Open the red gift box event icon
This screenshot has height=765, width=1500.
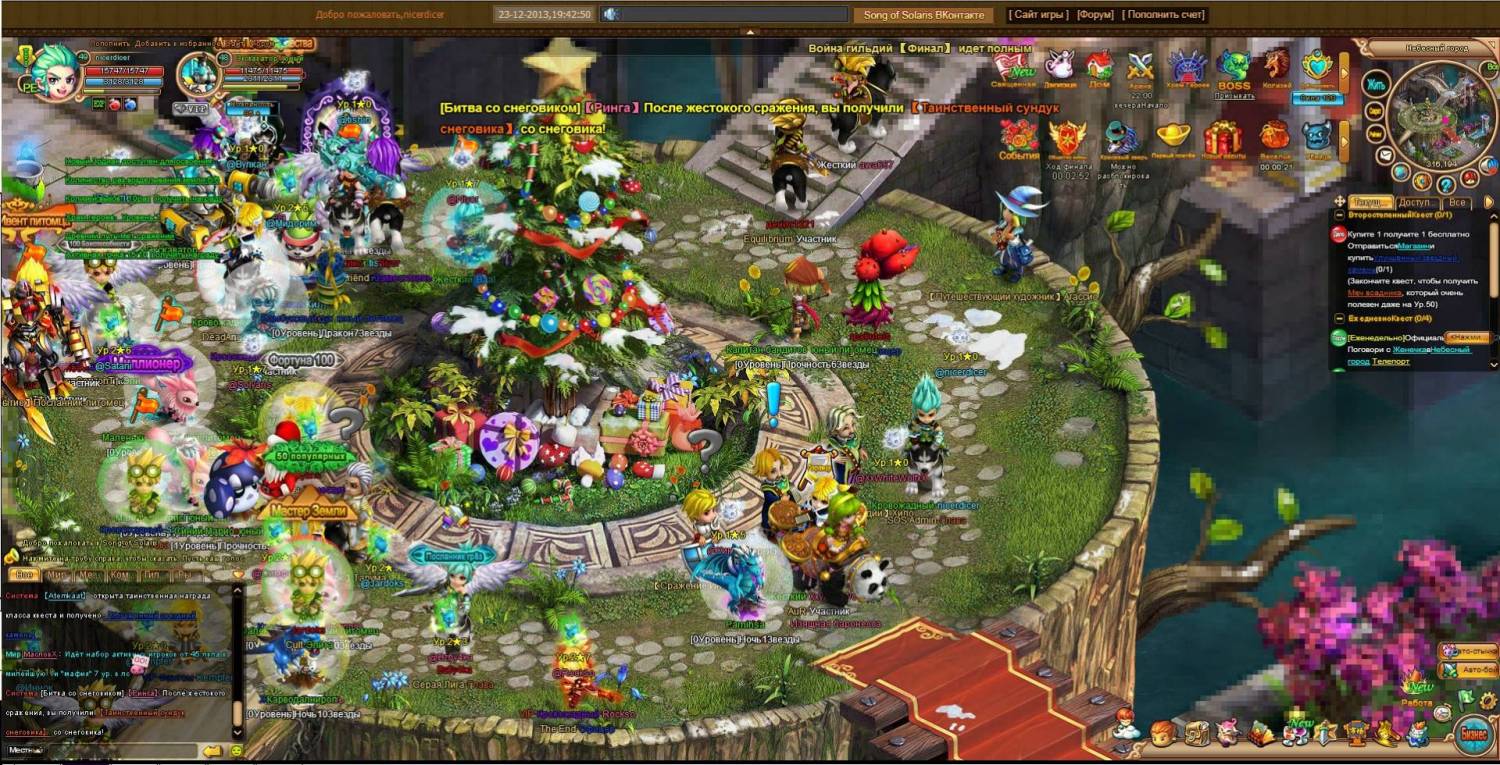pos(1222,138)
